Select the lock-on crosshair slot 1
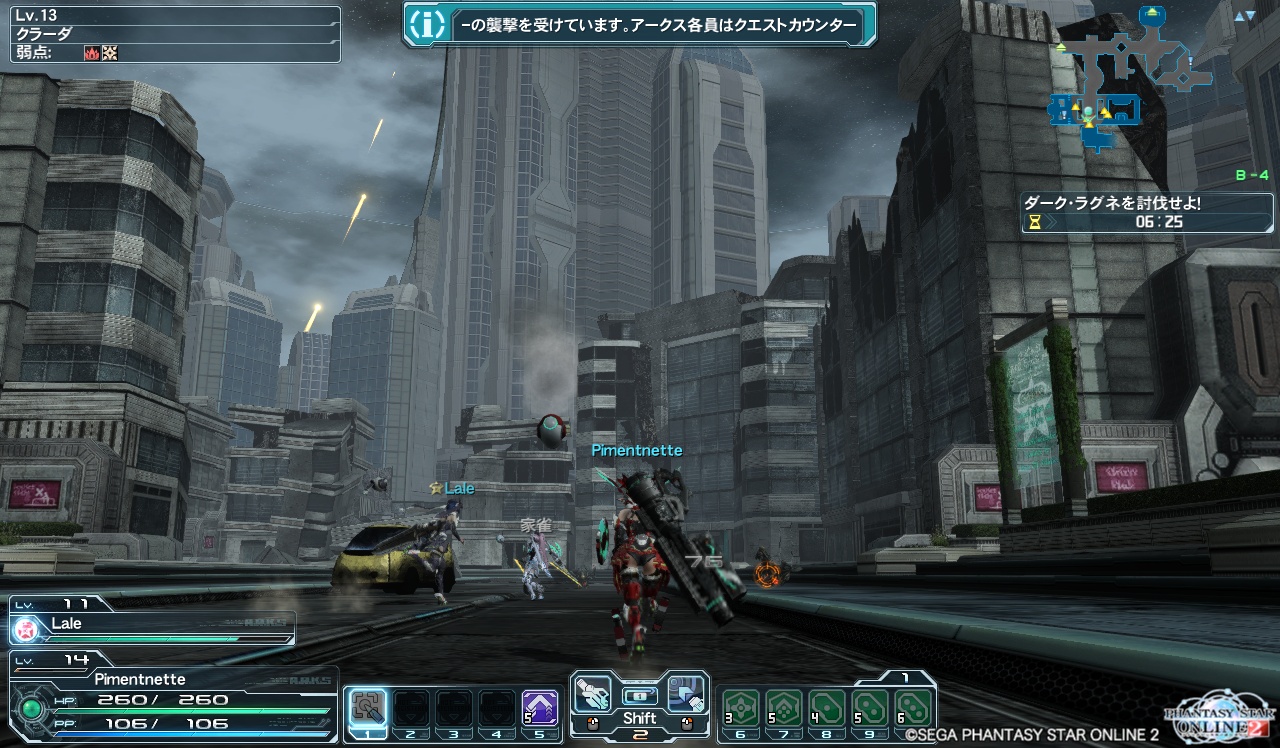Image resolution: width=1280 pixels, height=748 pixels. (367, 708)
